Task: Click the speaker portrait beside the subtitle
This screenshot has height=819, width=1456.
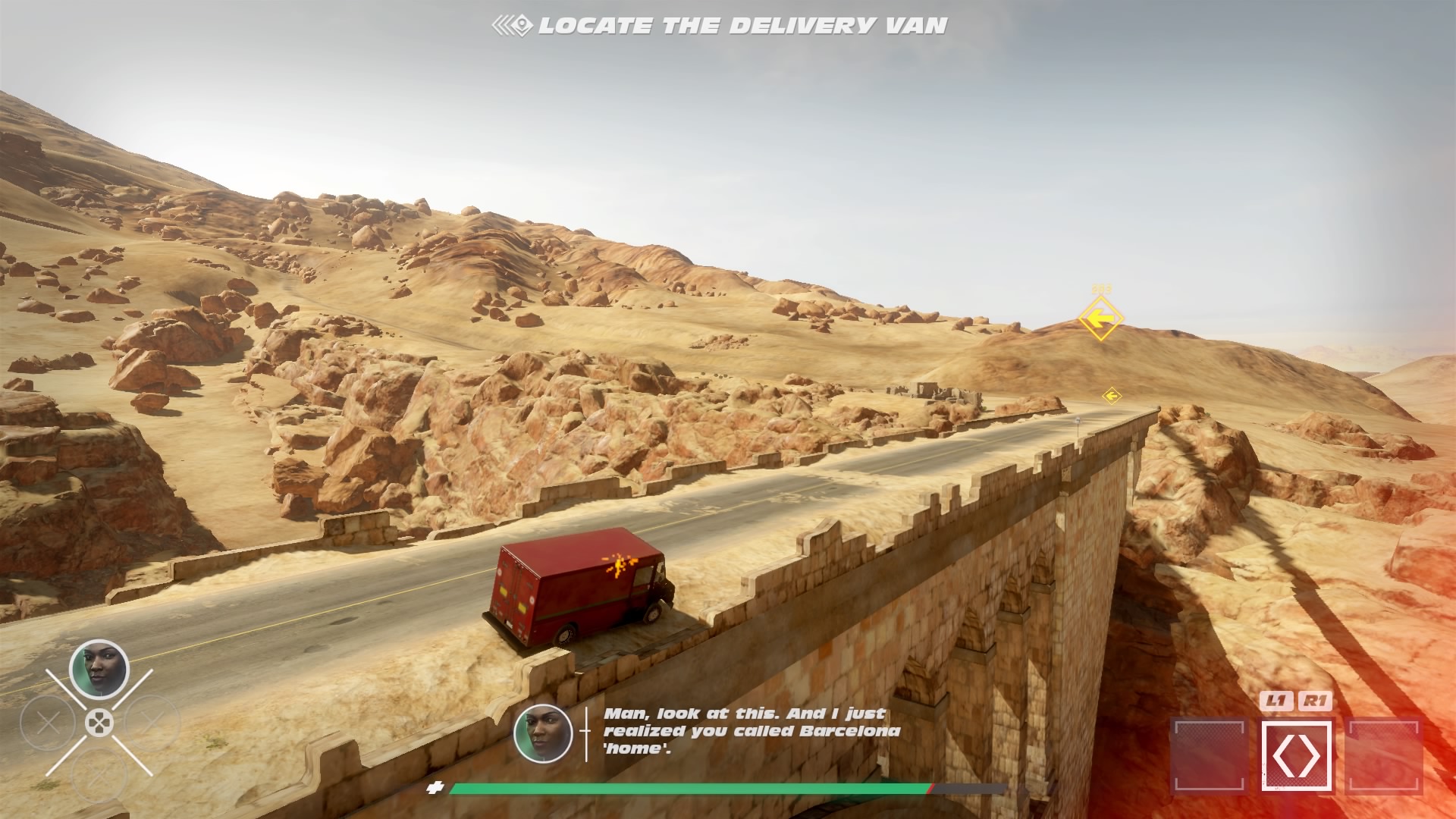Action: [x=543, y=733]
